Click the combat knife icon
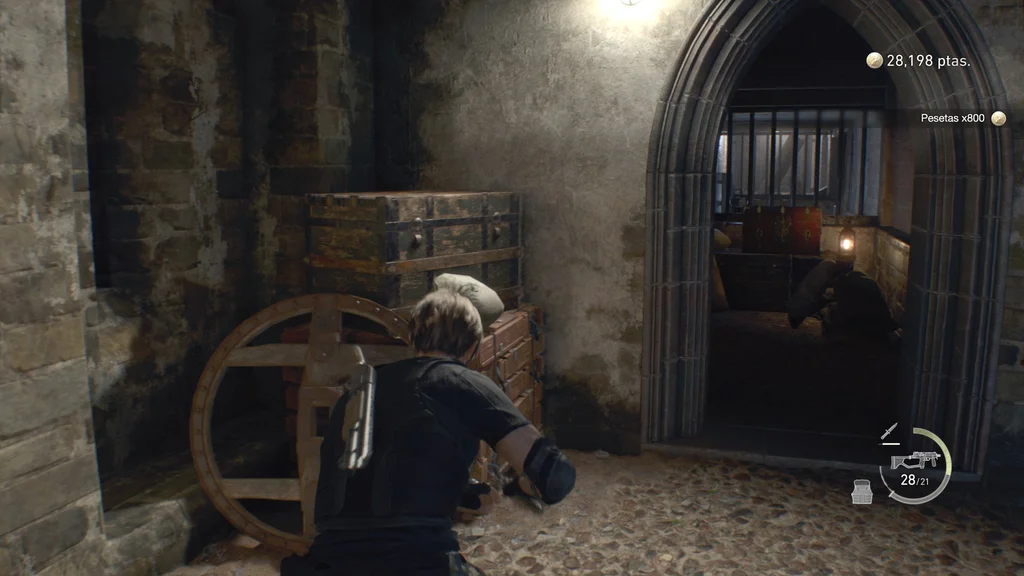Image resolution: width=1024 pixels, height=576 pixels. [x=889, y=432]
